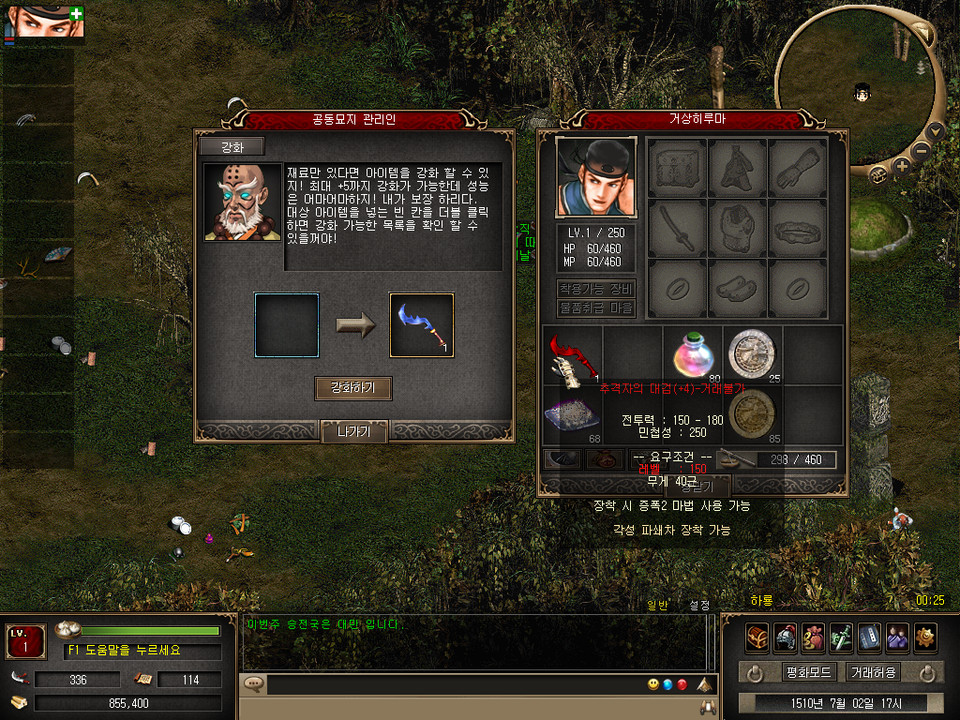
Task: Select the silver coin stack of 25
Action: [752, 354]
